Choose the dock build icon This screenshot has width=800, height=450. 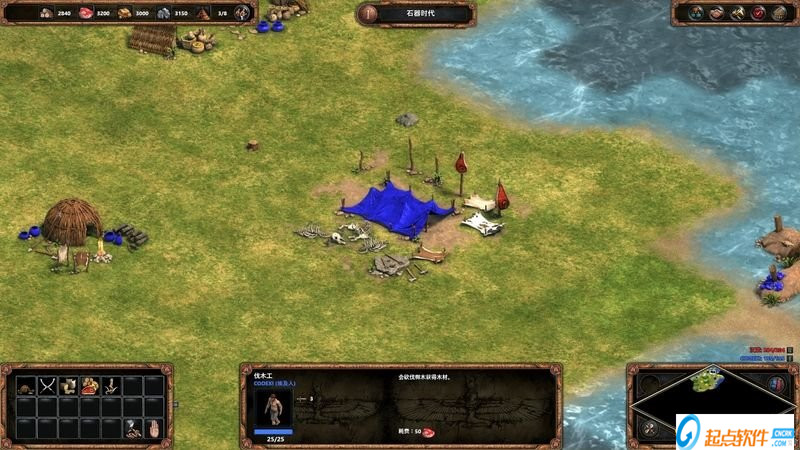click(112, 384)
